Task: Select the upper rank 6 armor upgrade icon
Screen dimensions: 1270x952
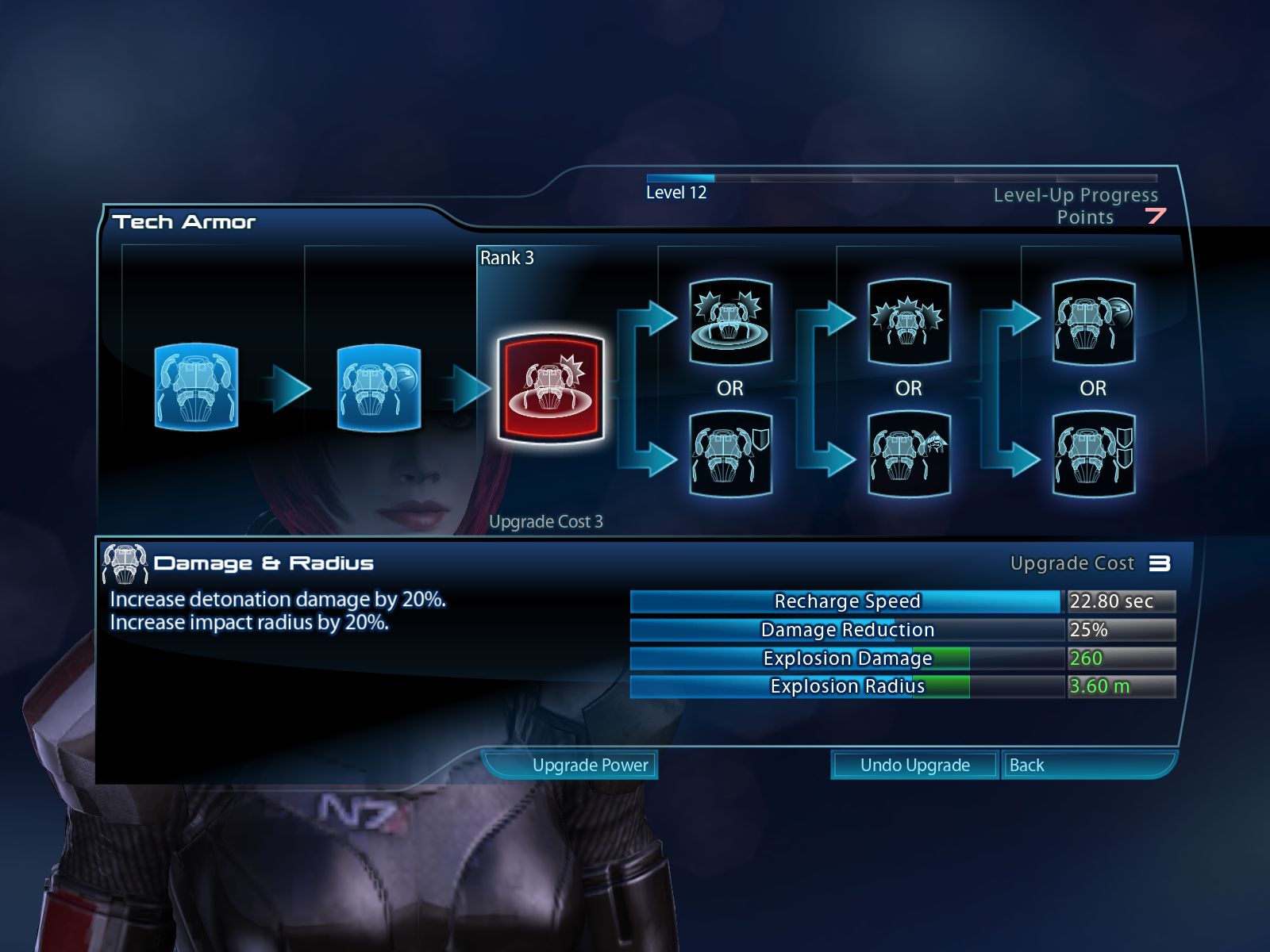Action: coord(1094,321)
